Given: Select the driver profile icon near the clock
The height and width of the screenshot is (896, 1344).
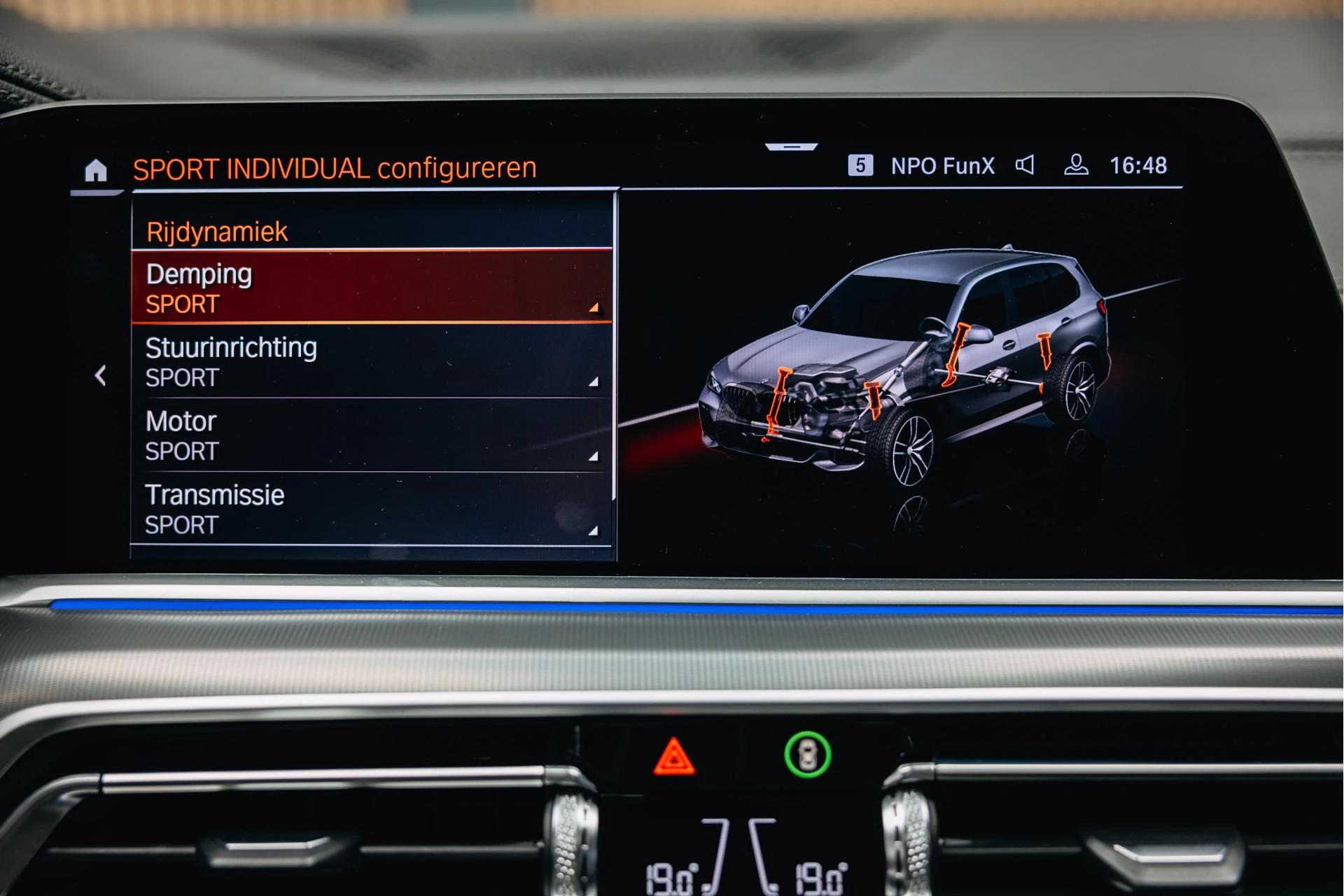Looking at the screenshot, I should coord(1077,165).
